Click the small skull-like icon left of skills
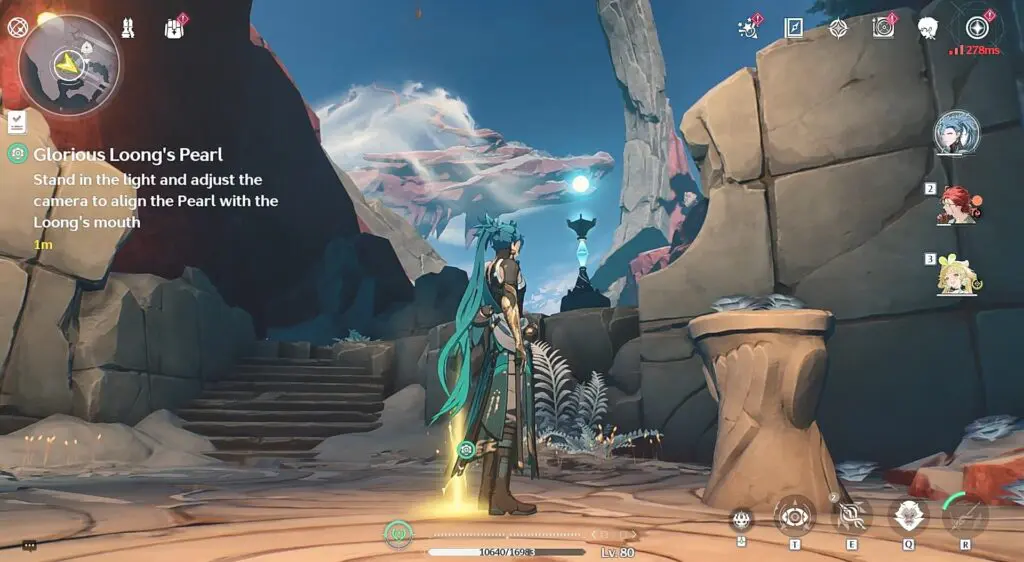This screenshot has height=562, width=1024. coord(741,518)
